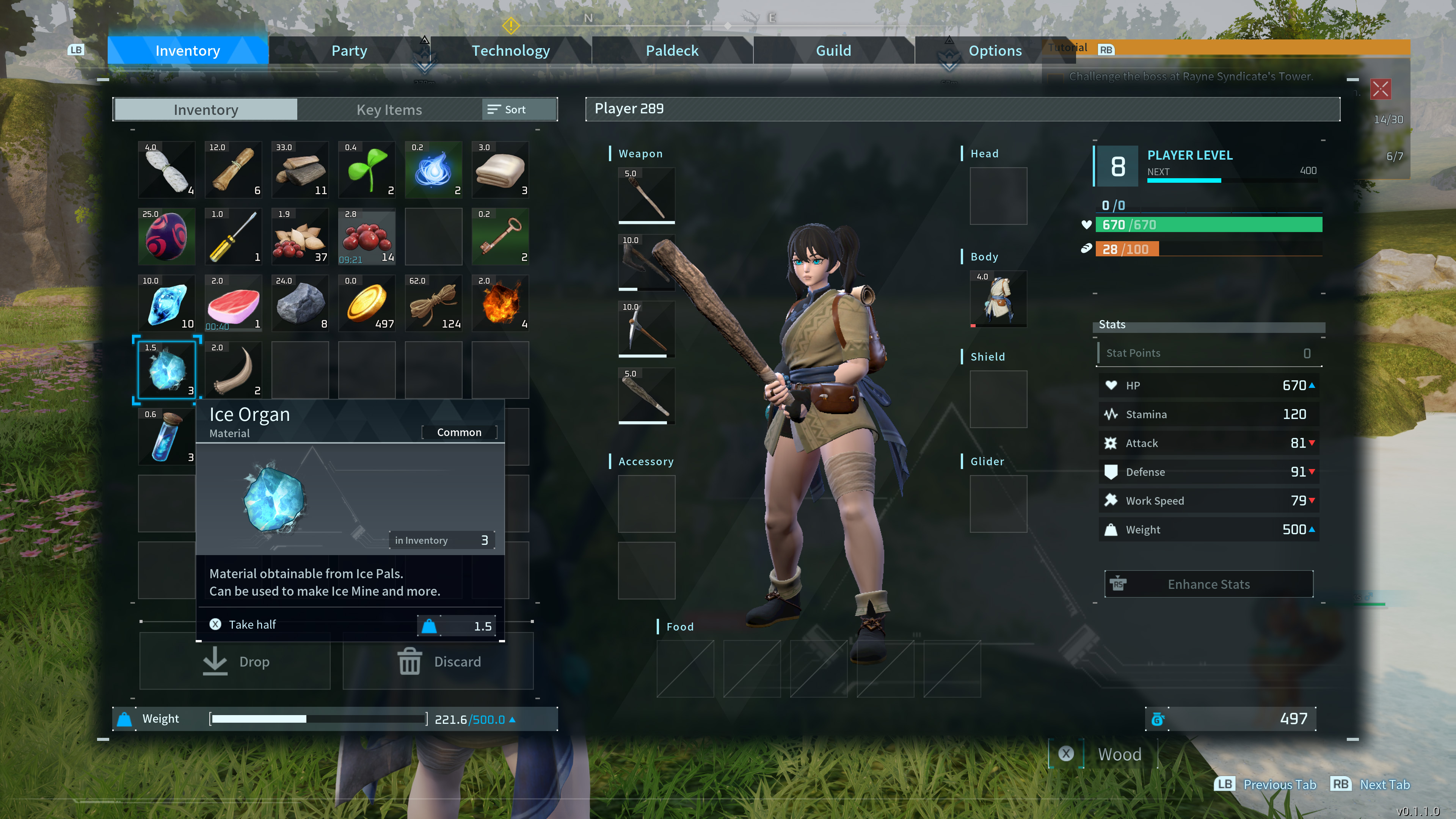1456x819 pixels.
Task: Select the red berries slot
Action: (366, 236)
